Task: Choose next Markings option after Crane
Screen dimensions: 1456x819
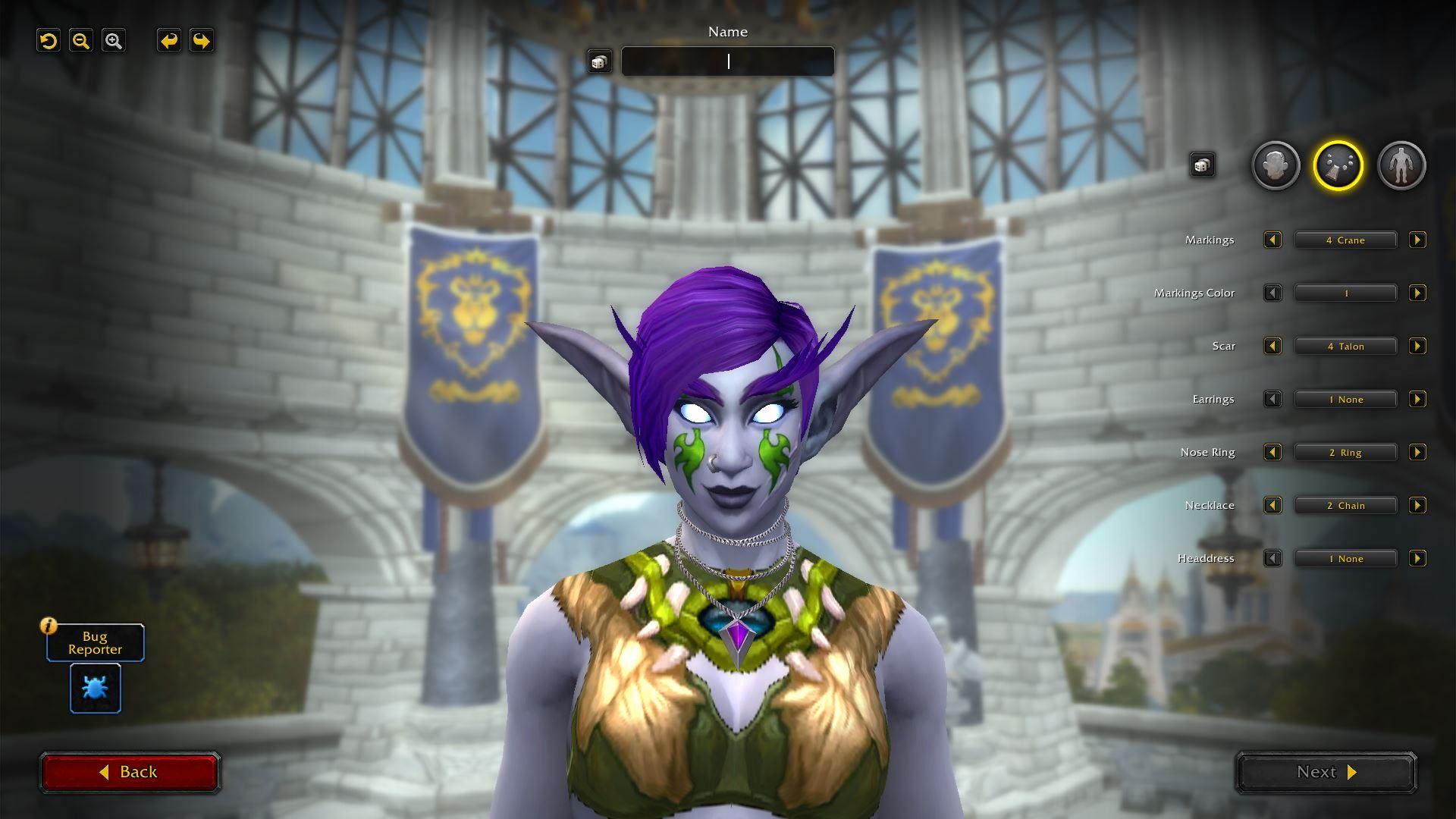Action: (1417, 240)
